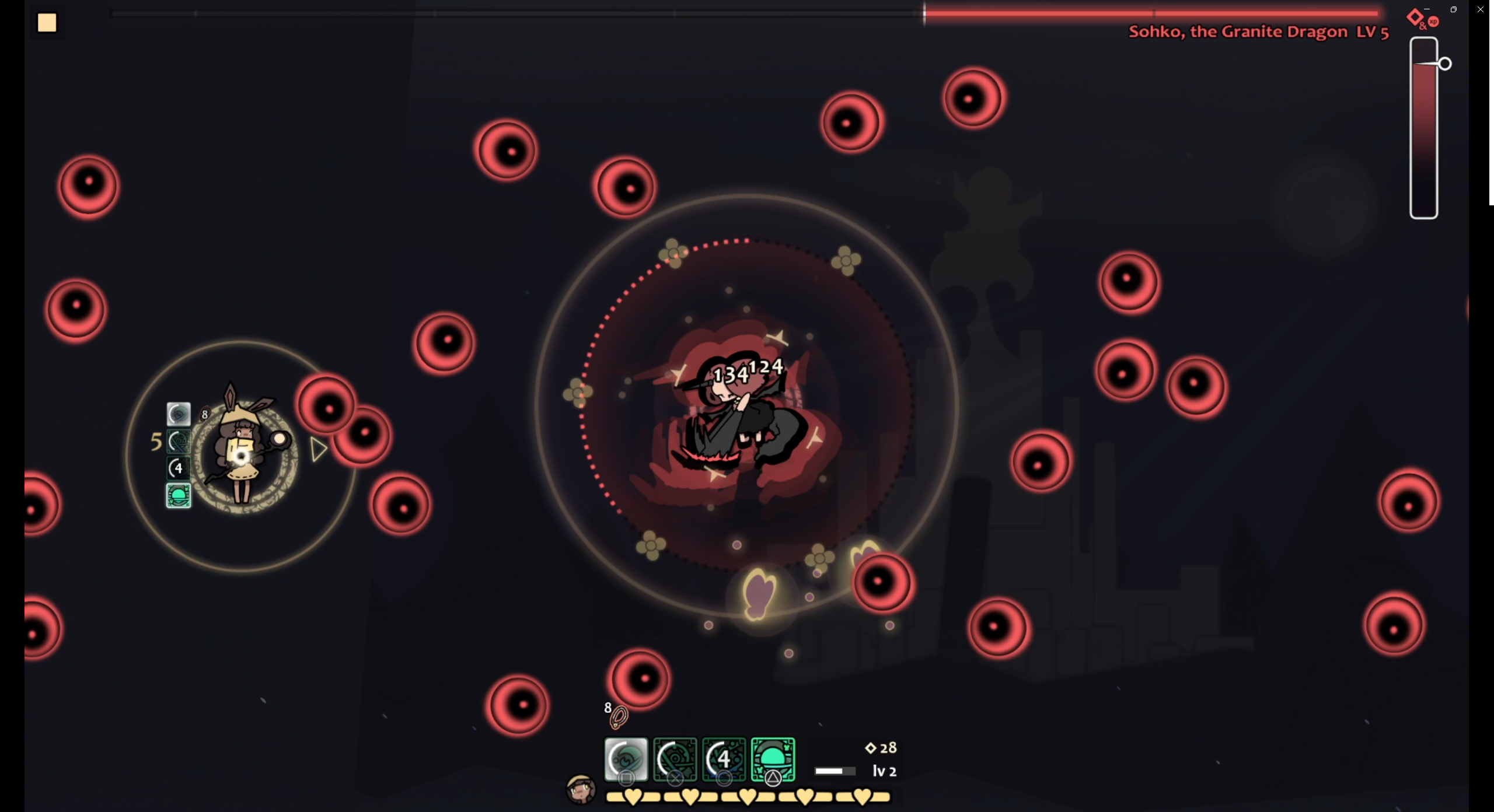Click the red diamond and XP icon
The height and width of the screenshot is (812, 1494).
pyautogui.click(x=1422, y=19)
